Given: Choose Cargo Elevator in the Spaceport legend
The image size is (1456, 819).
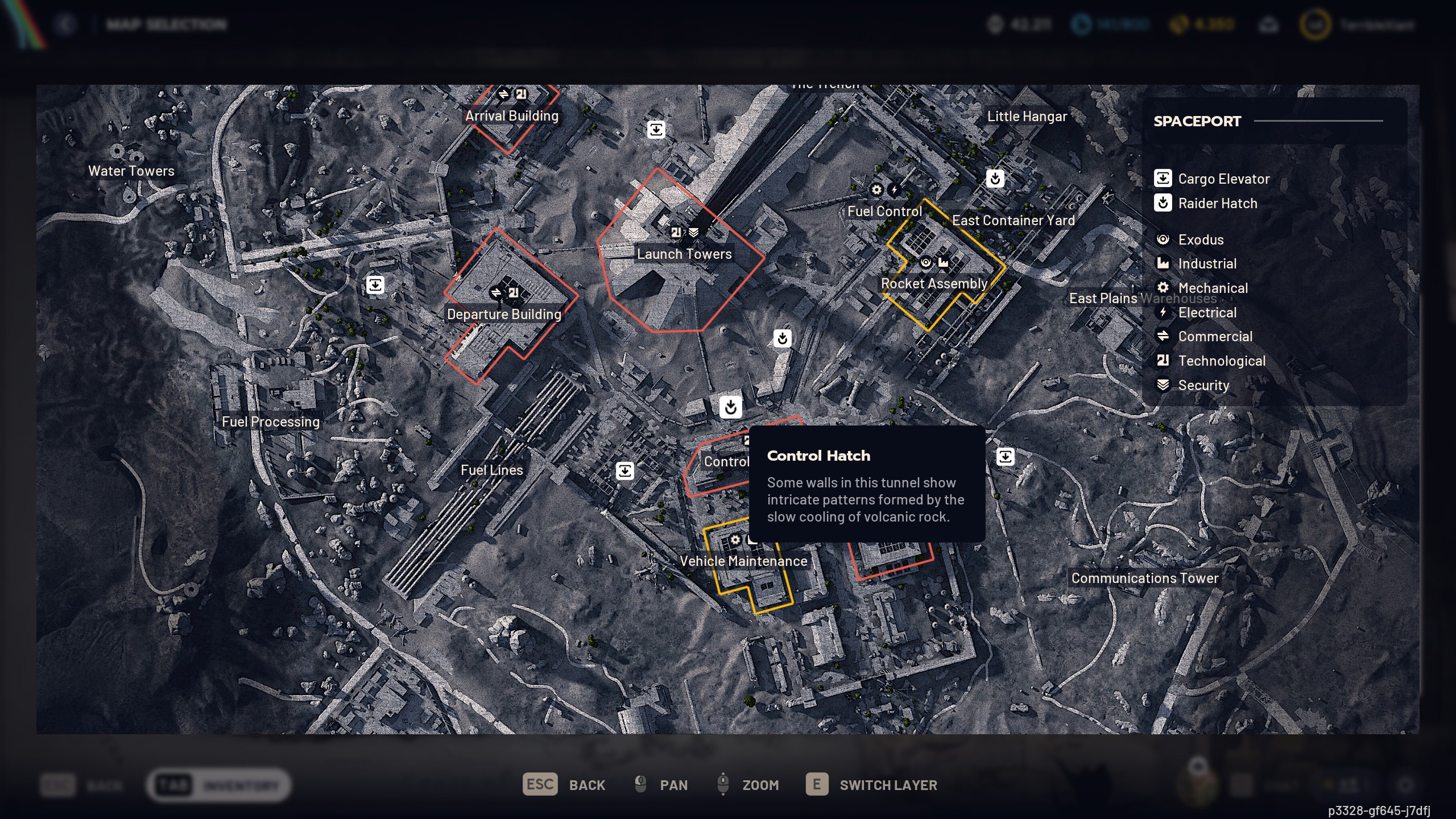Looking at the screenshot, I should tap(1223, 179).
